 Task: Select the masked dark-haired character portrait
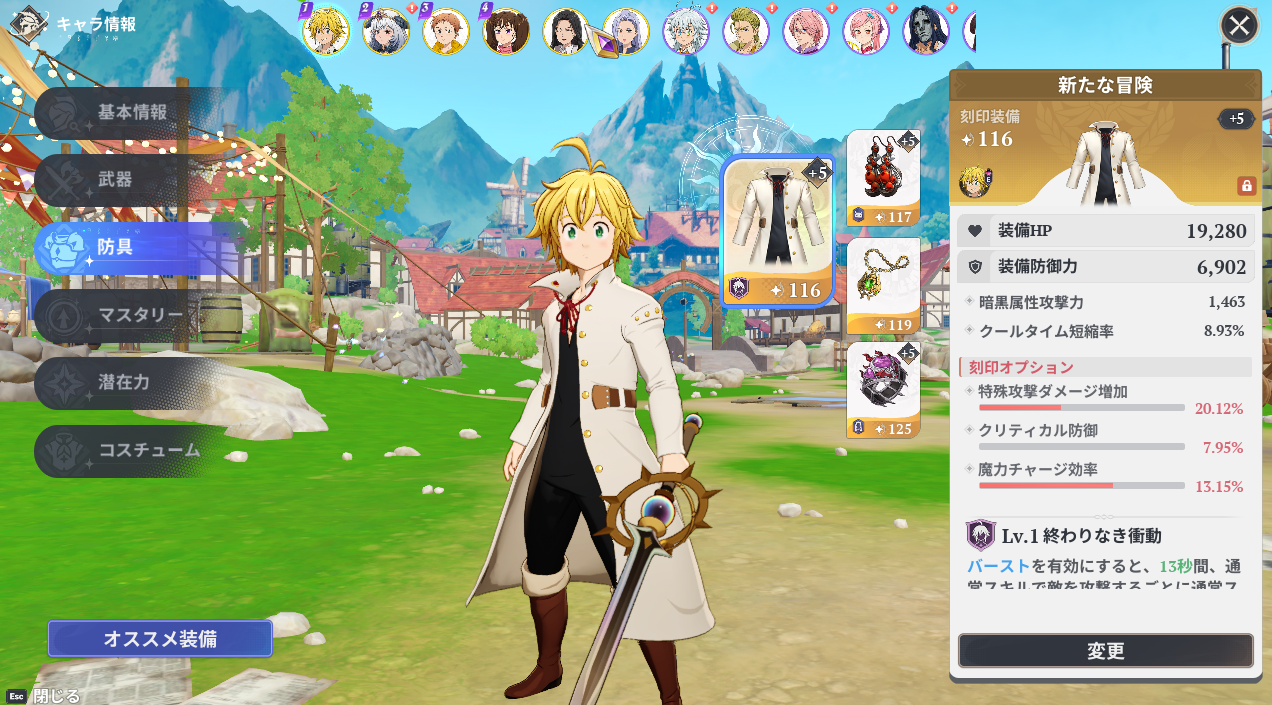[x=926, y=30]
